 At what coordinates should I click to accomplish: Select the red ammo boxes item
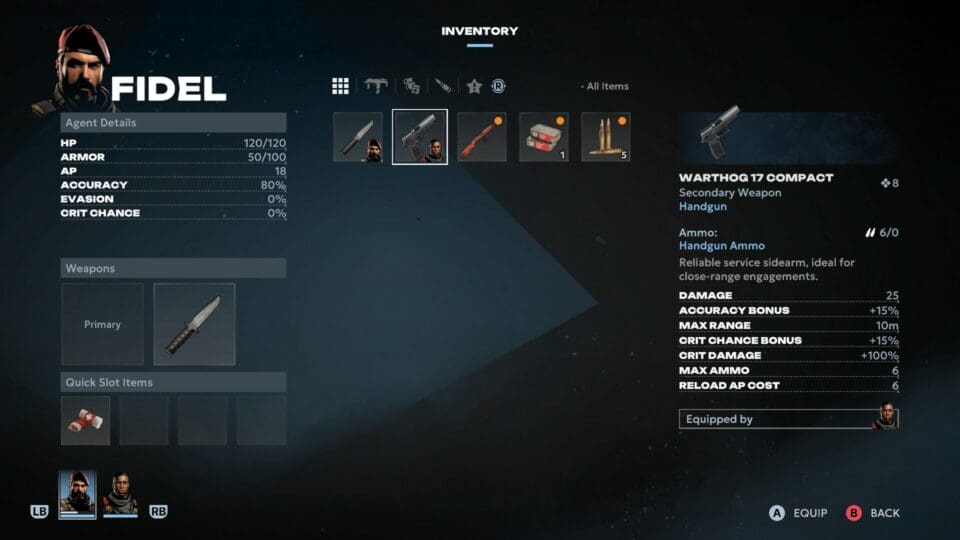(544, 137)
